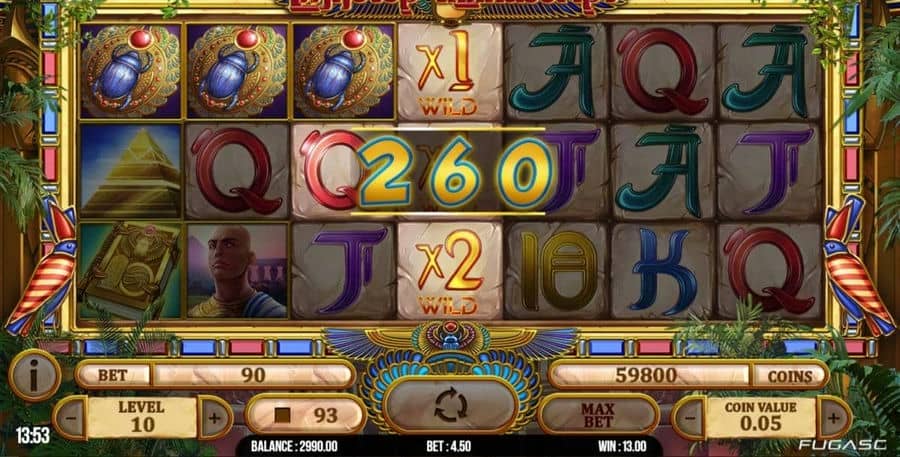
Task: Raise the coin value
Action: (833, 416)
